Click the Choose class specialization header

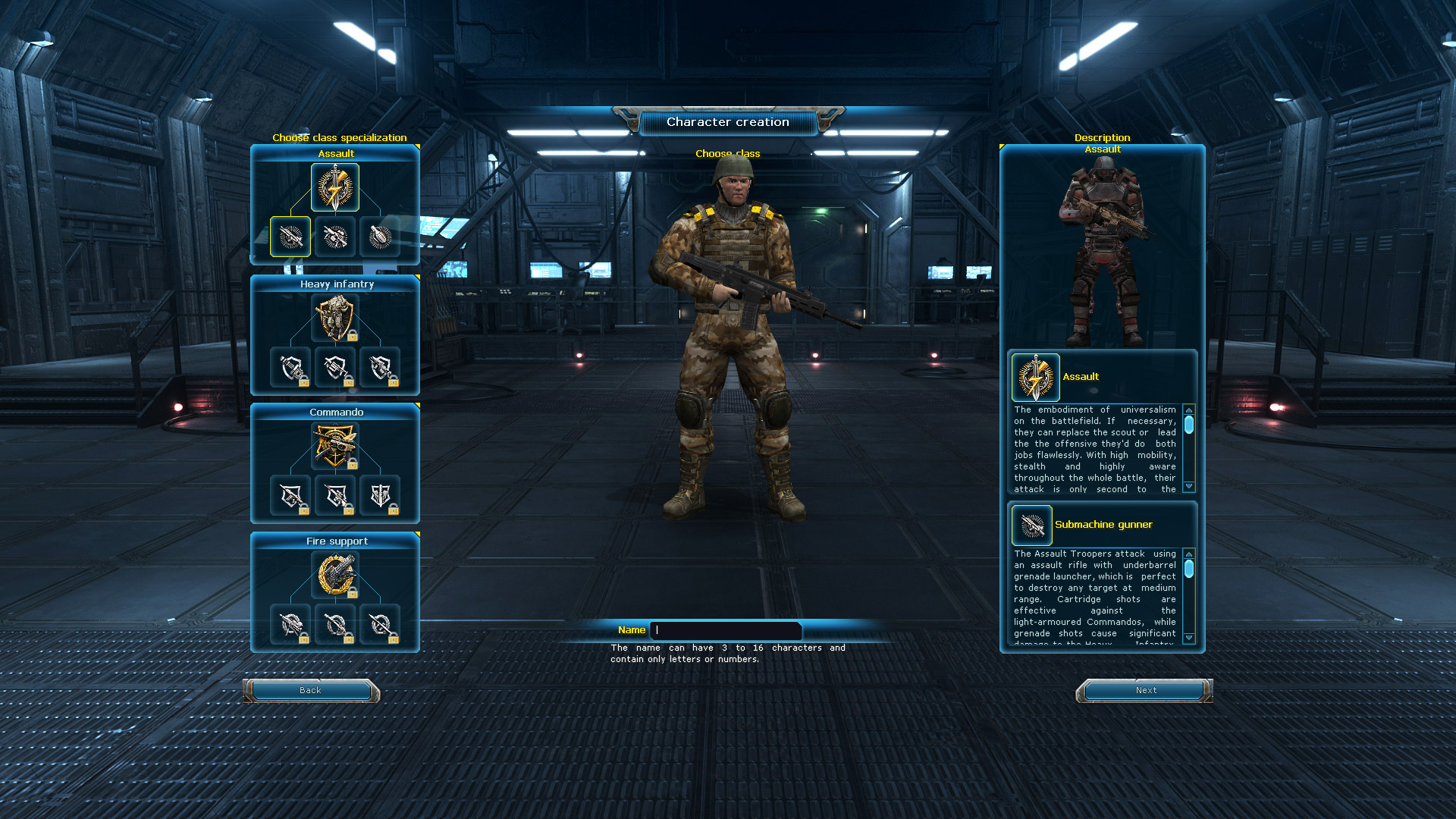click(x=339, y=137)
